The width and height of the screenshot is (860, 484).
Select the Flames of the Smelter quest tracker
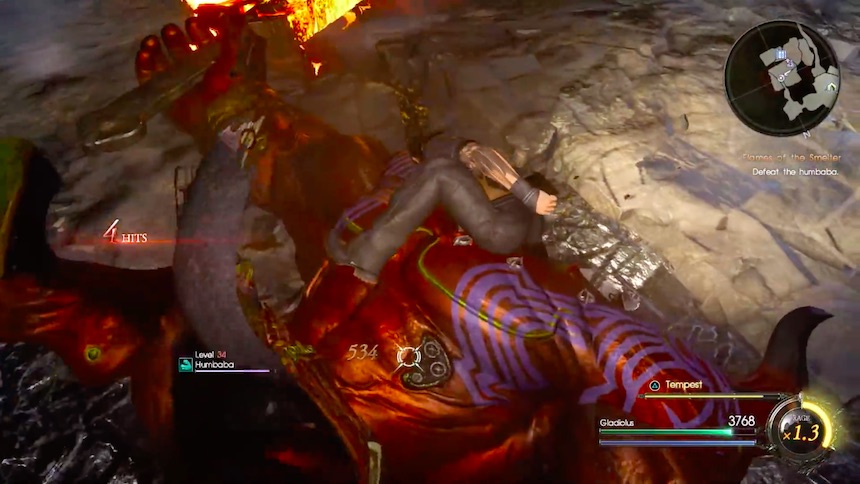click(792, 157)
